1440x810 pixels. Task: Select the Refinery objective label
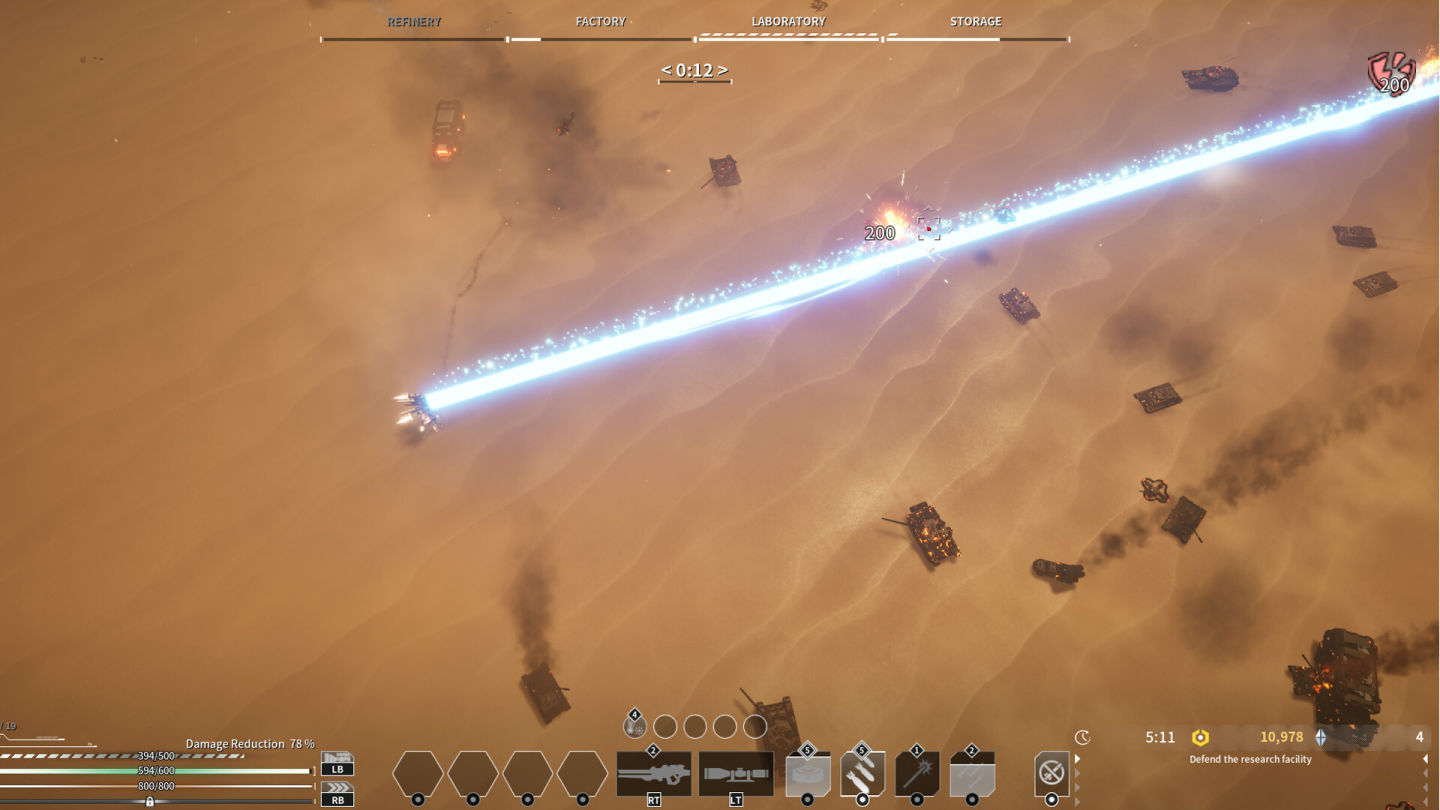tap(414, 21)
